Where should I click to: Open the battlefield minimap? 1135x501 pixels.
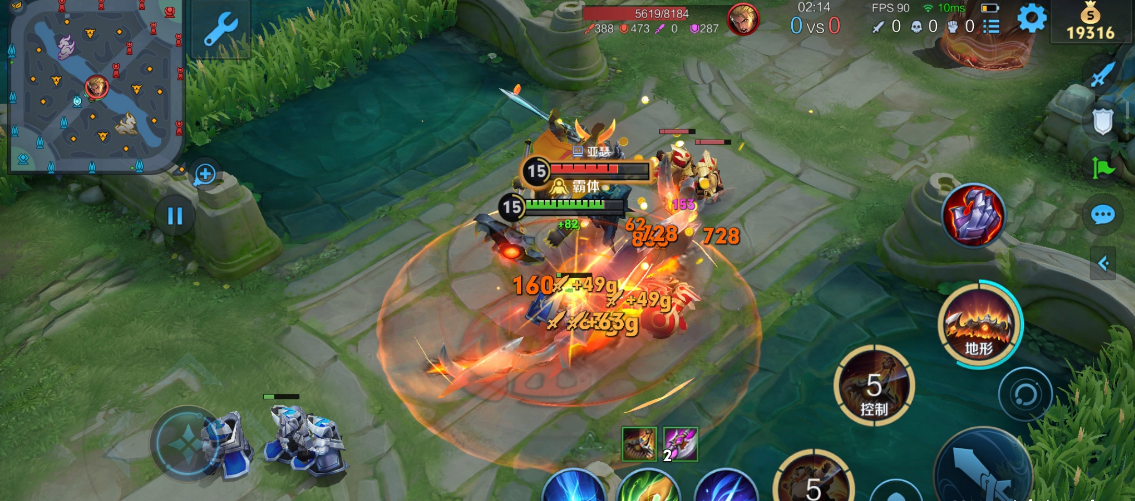point(95,85)
